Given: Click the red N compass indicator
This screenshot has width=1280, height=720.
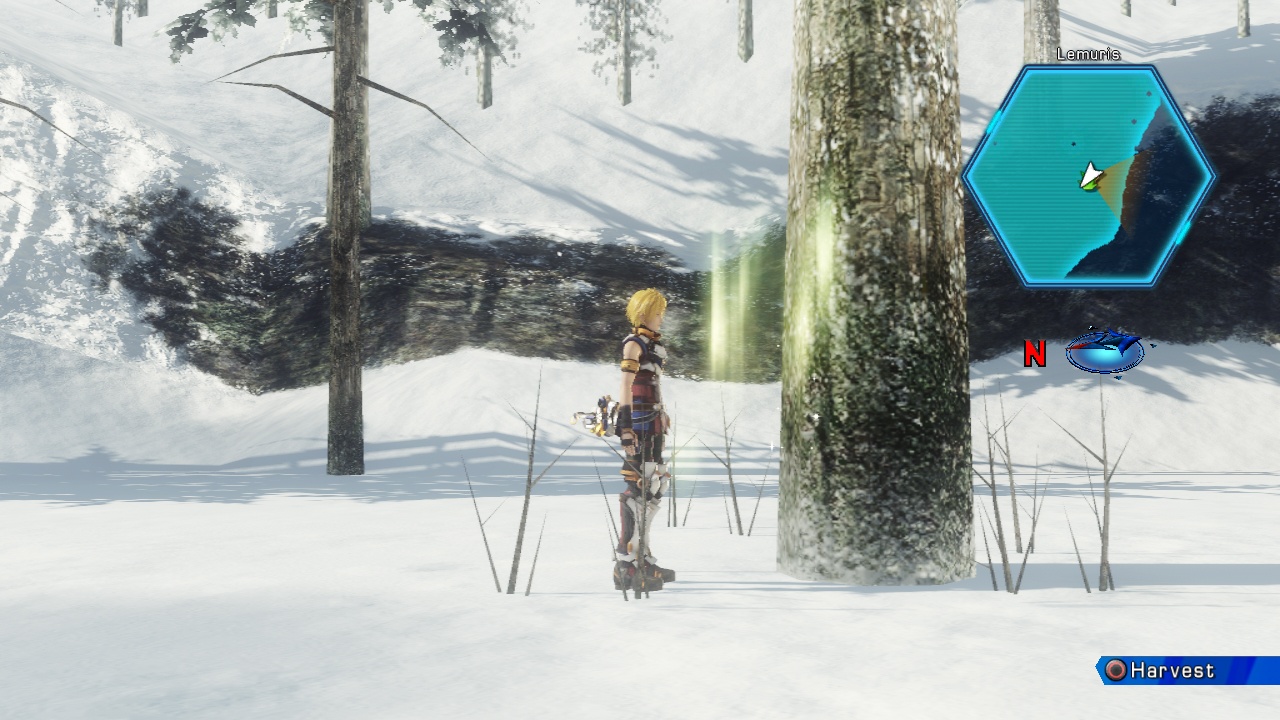Looking at the screenshot, I should point(1033,353).
